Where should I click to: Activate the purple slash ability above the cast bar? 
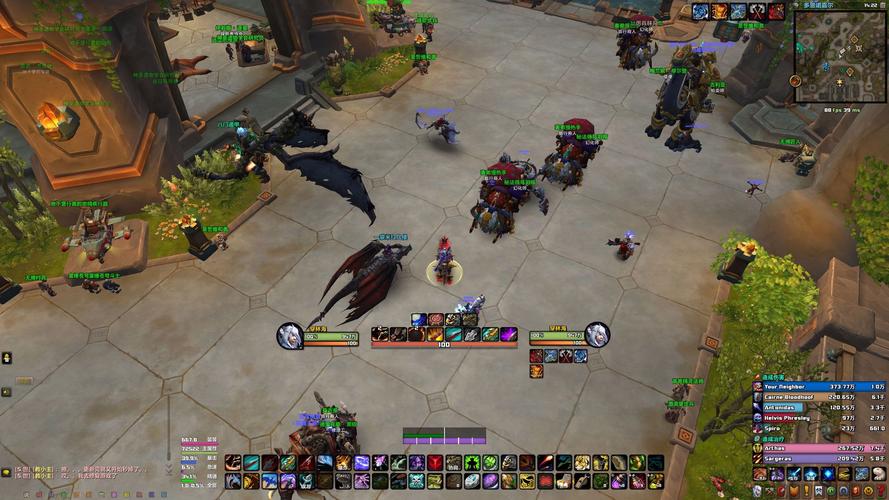coord(508,334)
